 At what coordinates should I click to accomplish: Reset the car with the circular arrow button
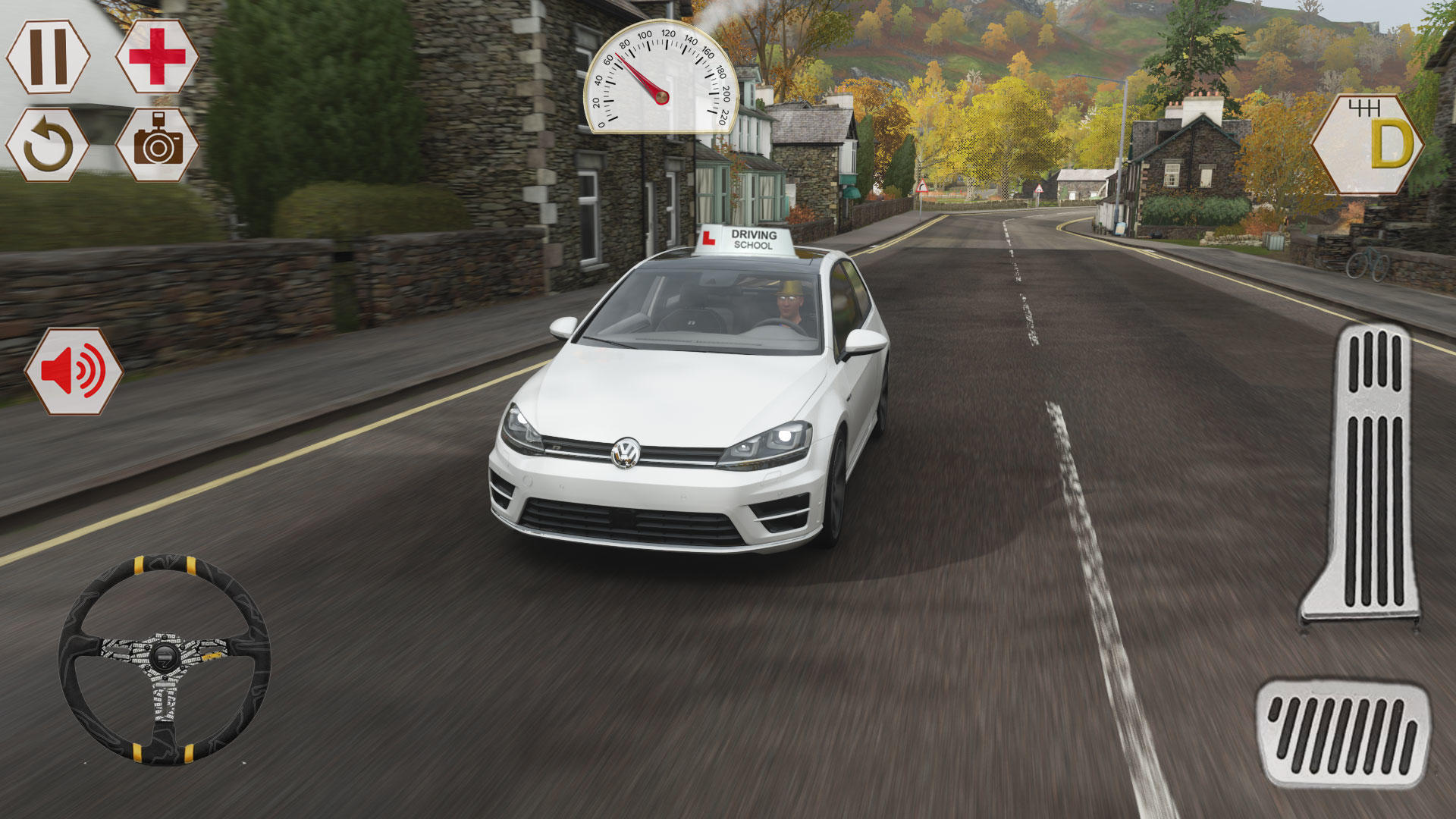pyautogui.click(x=48, y=145)
